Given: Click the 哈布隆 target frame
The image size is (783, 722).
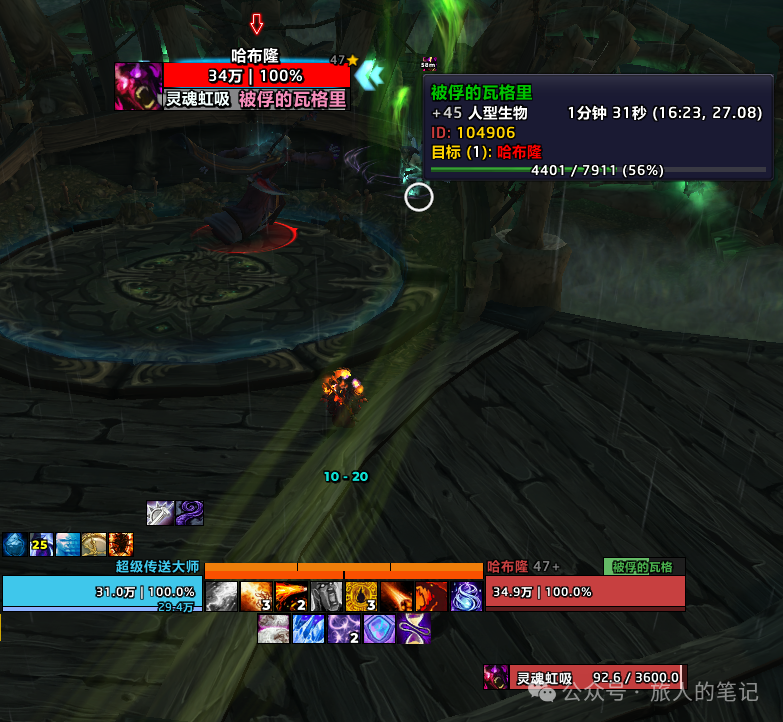Looking at the screenshot, I should [x=585, y=592].
